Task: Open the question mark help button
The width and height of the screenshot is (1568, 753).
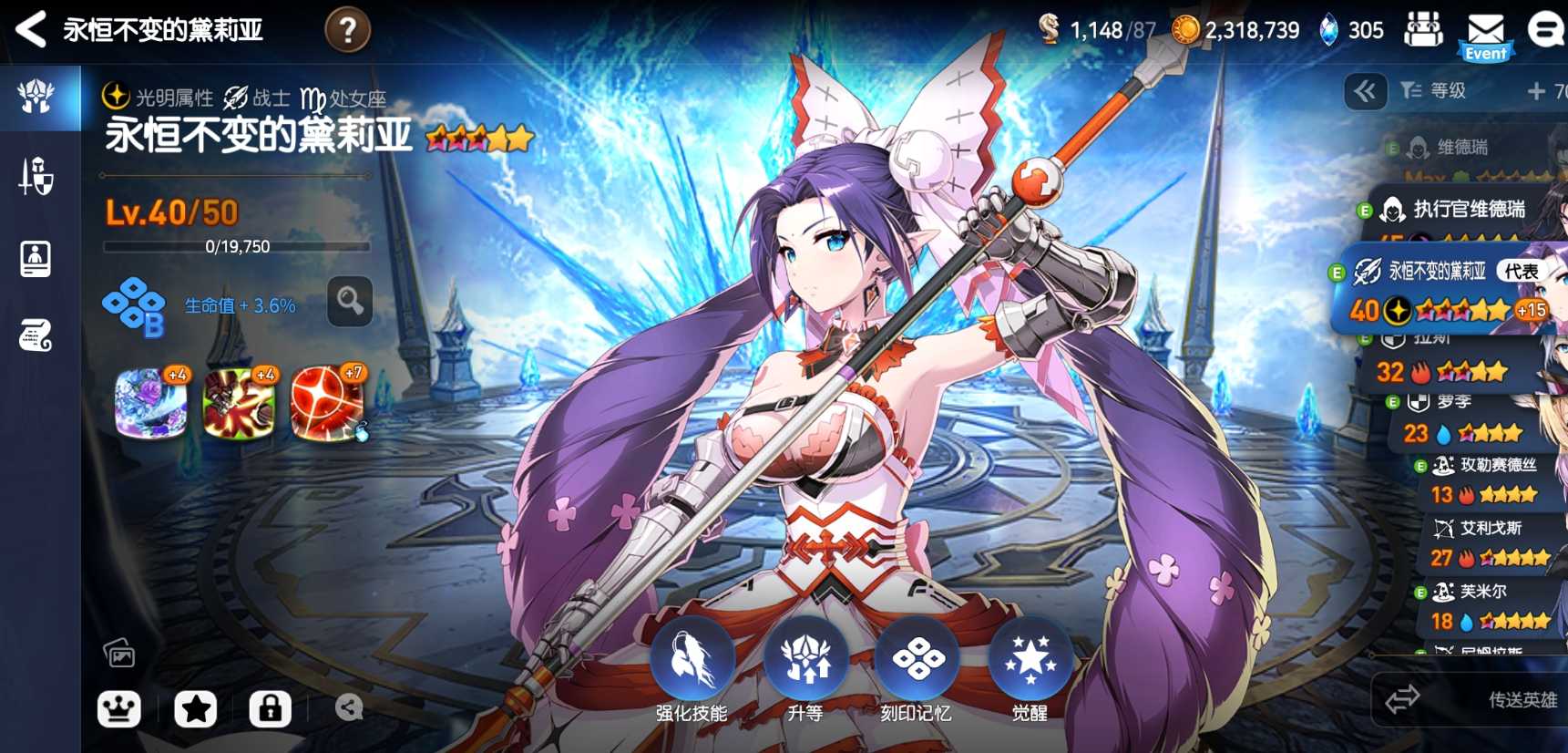Action: [347, 30]
